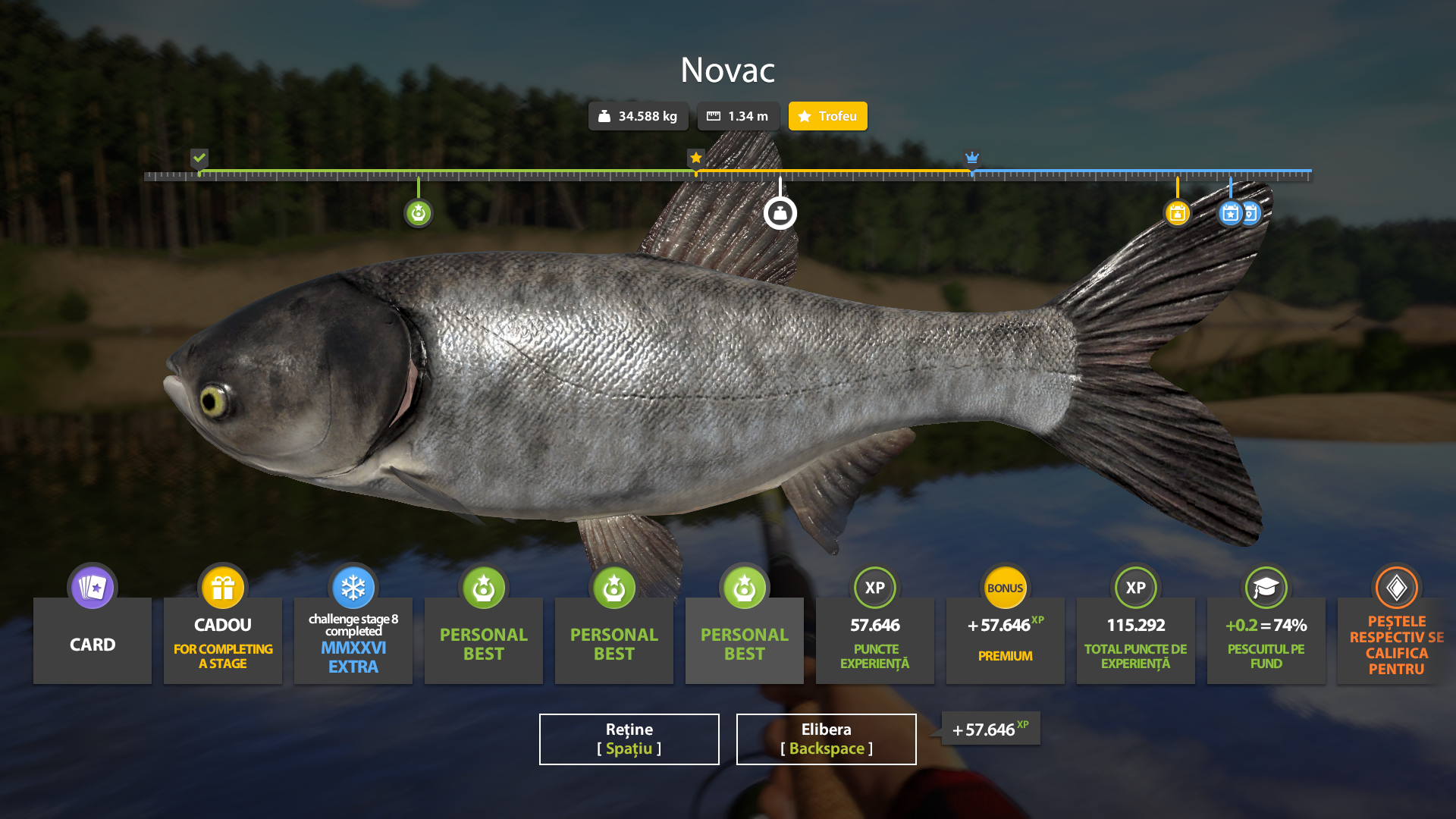Click the first green PERSONAL BEST trophy icon
Viewport: 1456px width, 819px height.
coord(483,587)
